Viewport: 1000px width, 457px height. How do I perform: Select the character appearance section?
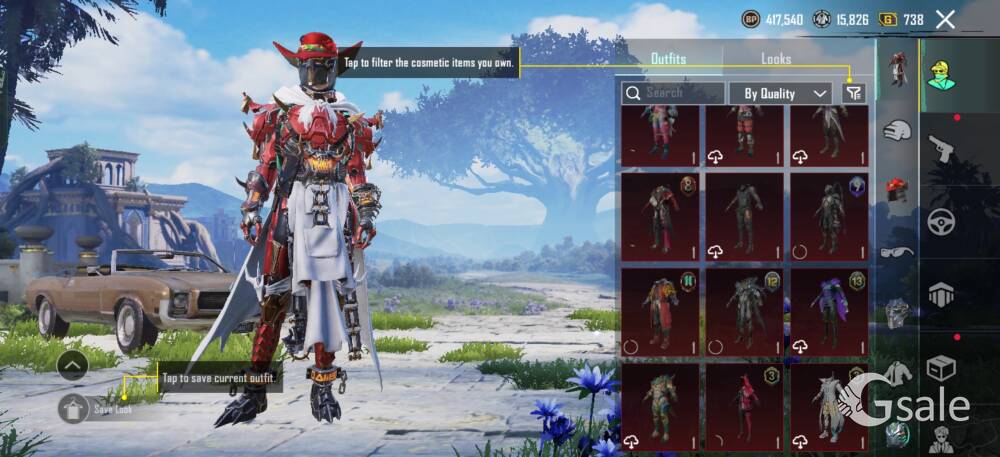pyautogui.click(x=941, y=74)
